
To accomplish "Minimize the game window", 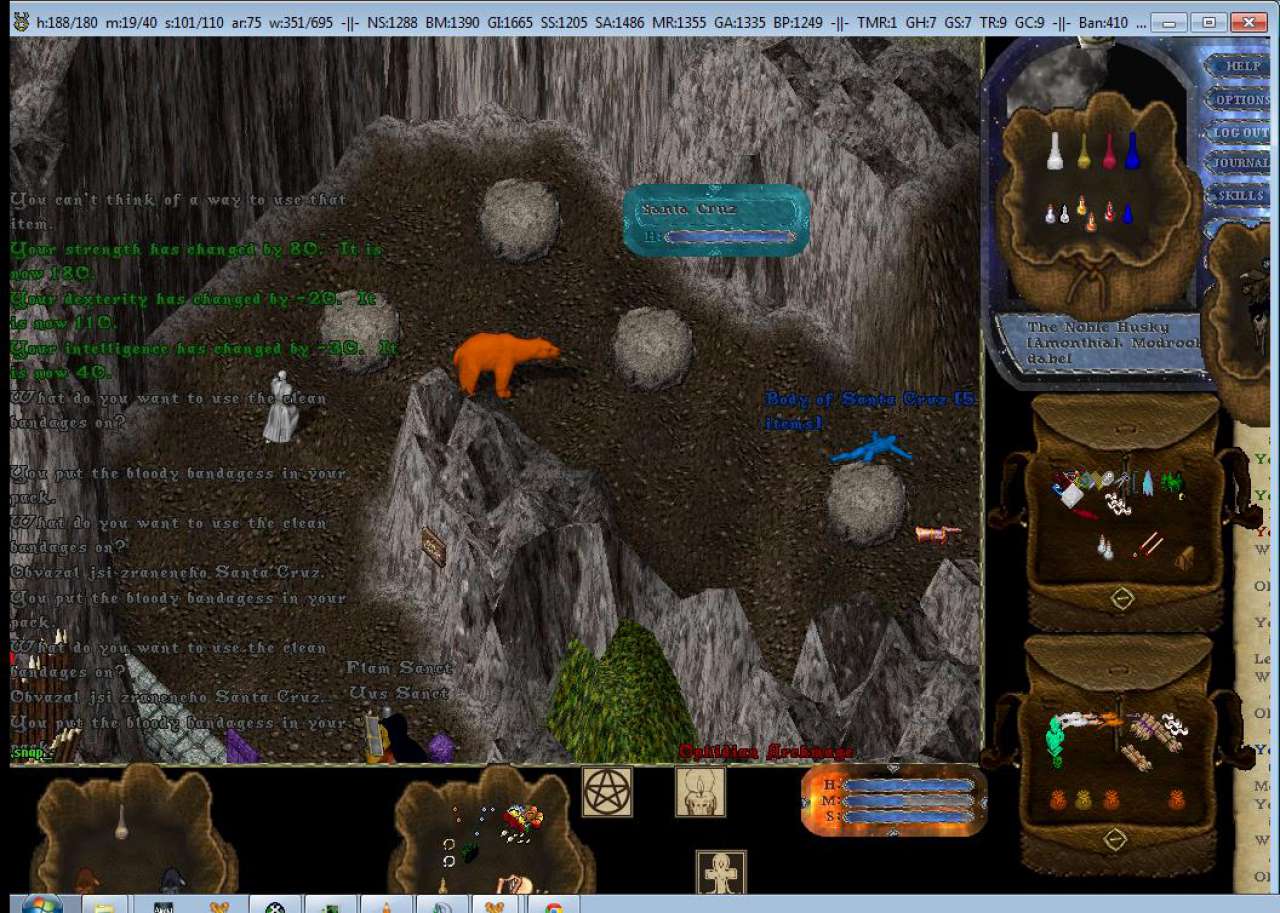I will click(1172, 21).
